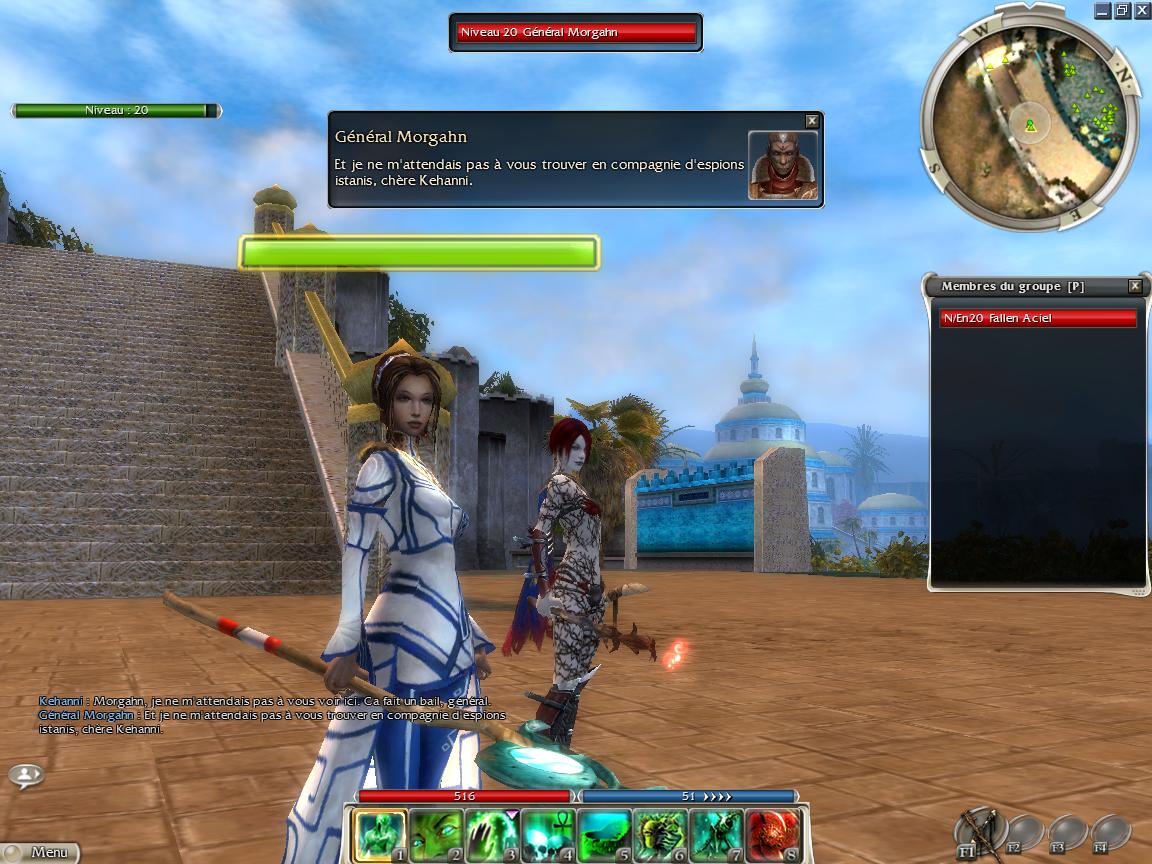This screenshot has height=864, width=1152.
Task: Cast skill 7 with the bone creature
Action: click(x=716, y=835)
